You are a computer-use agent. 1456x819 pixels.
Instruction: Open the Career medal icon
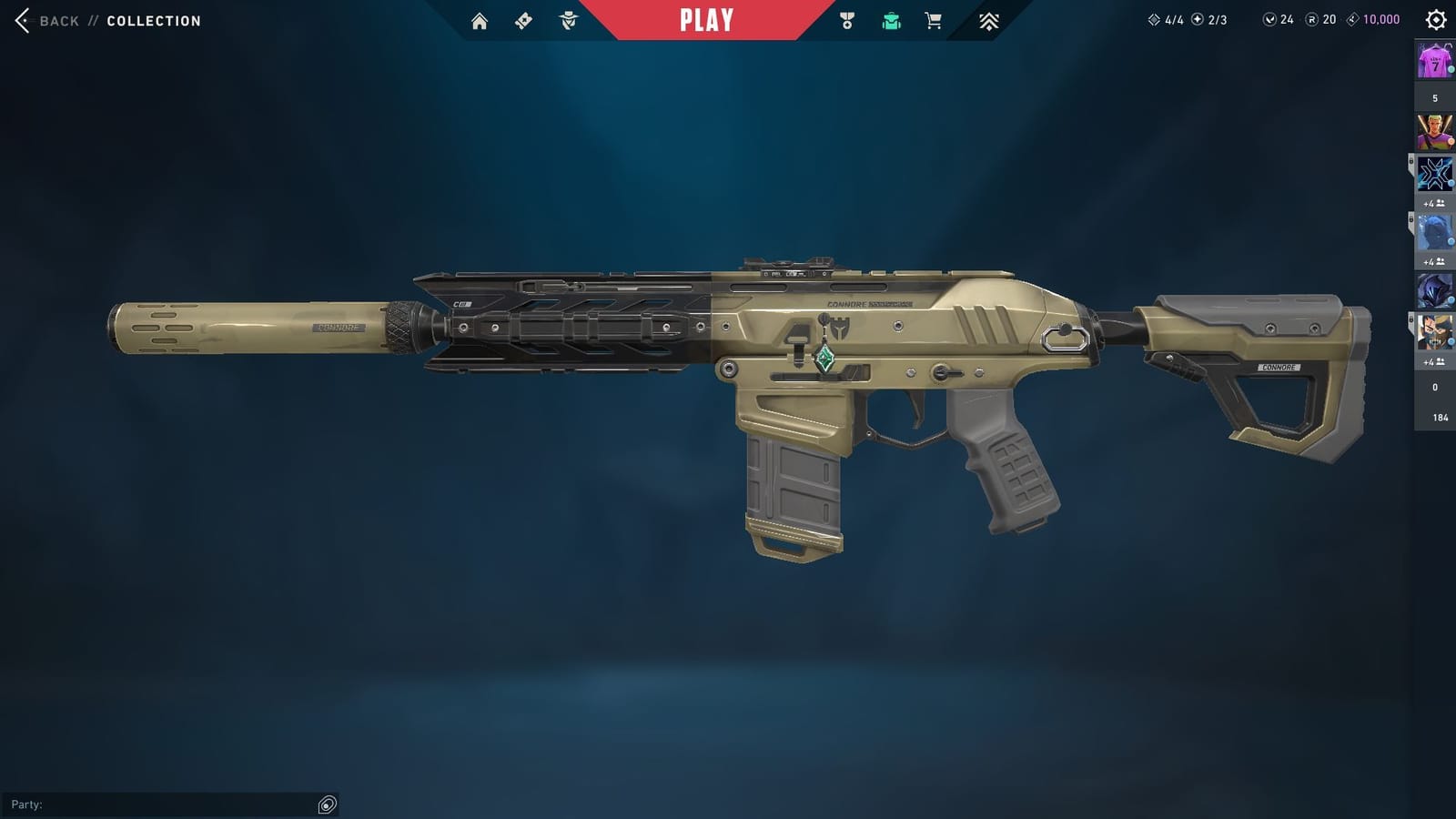(846, 20)
